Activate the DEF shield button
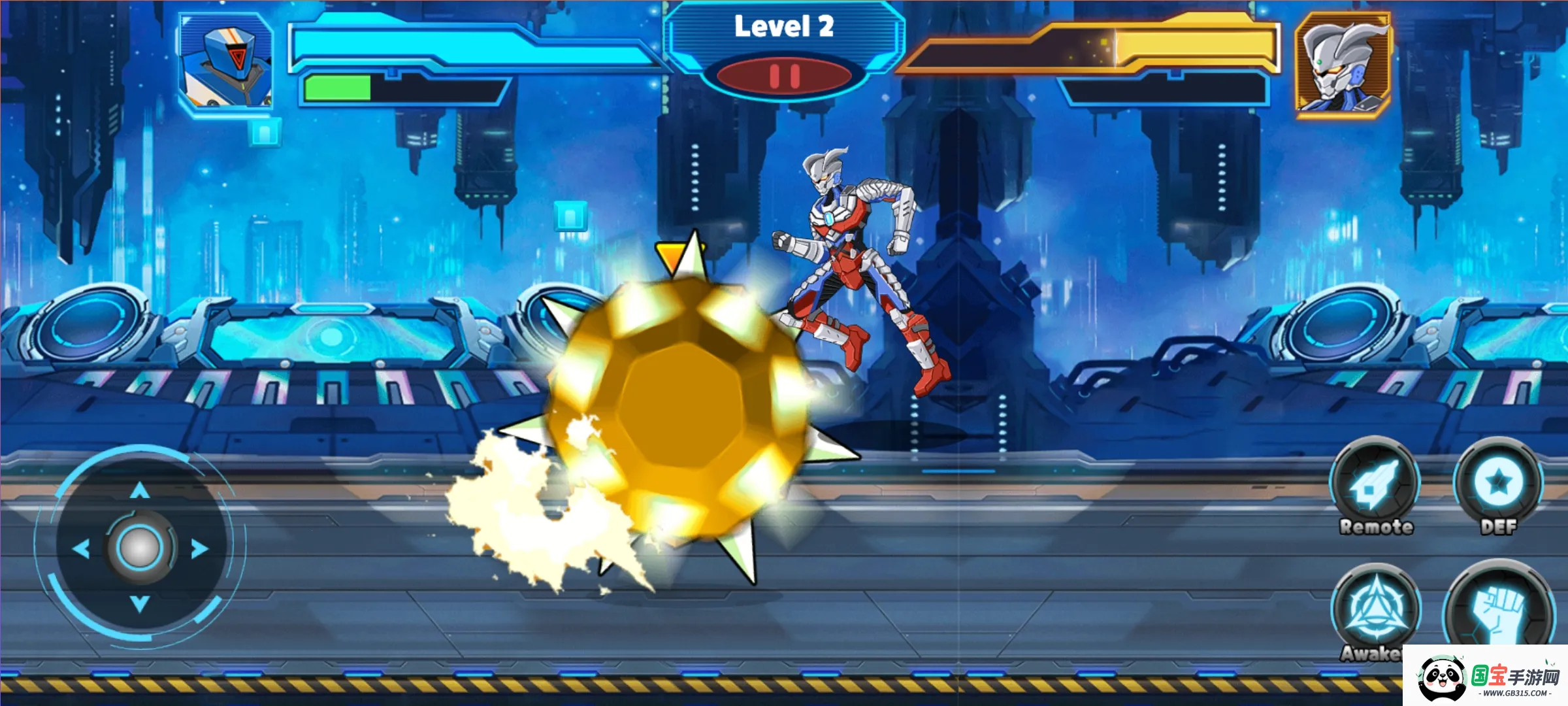The image size is (1568, 706). coord(1498,483)
